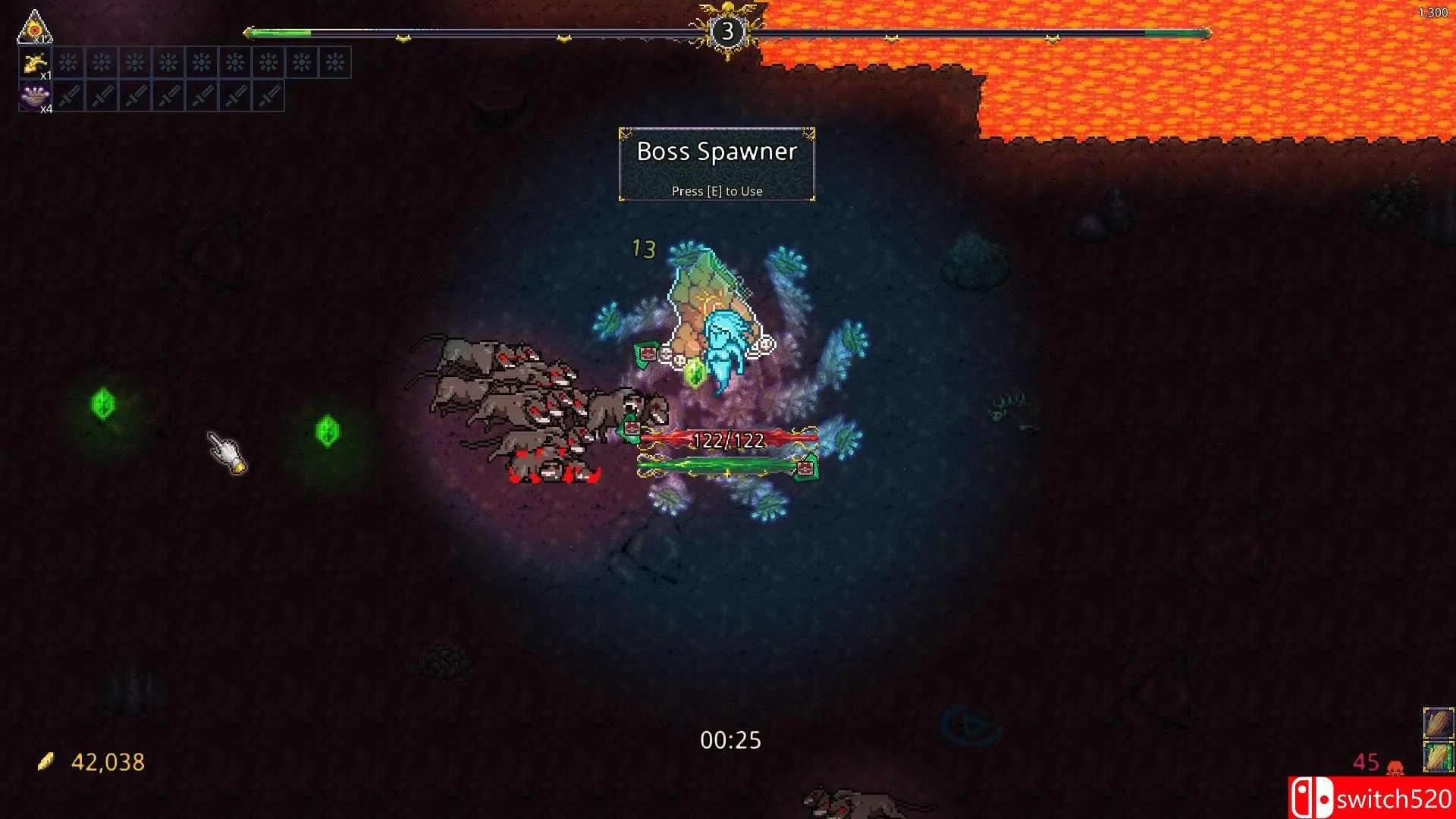Select the golden dragon item icon in inventory
Screen dimensions: 1456x819
point(36,63)
